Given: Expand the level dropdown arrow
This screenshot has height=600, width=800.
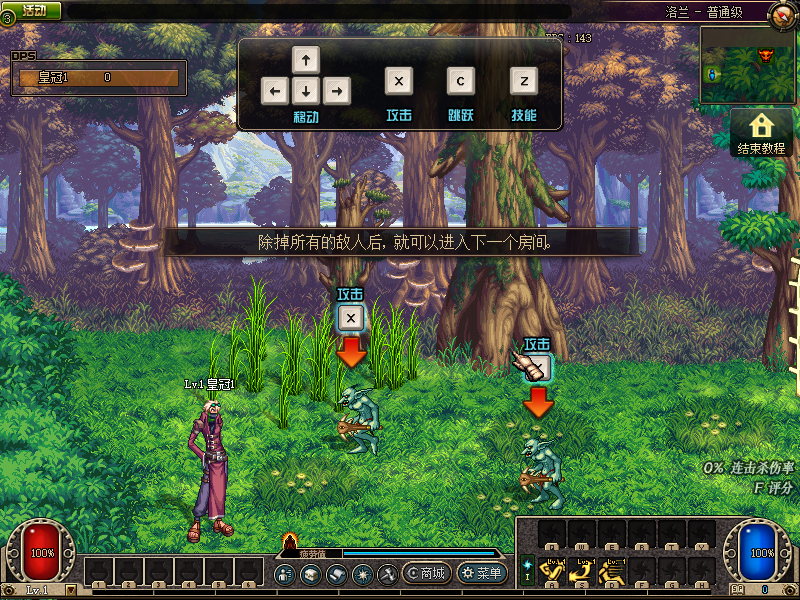Looking at the screenshot, I should pos(71,590).
